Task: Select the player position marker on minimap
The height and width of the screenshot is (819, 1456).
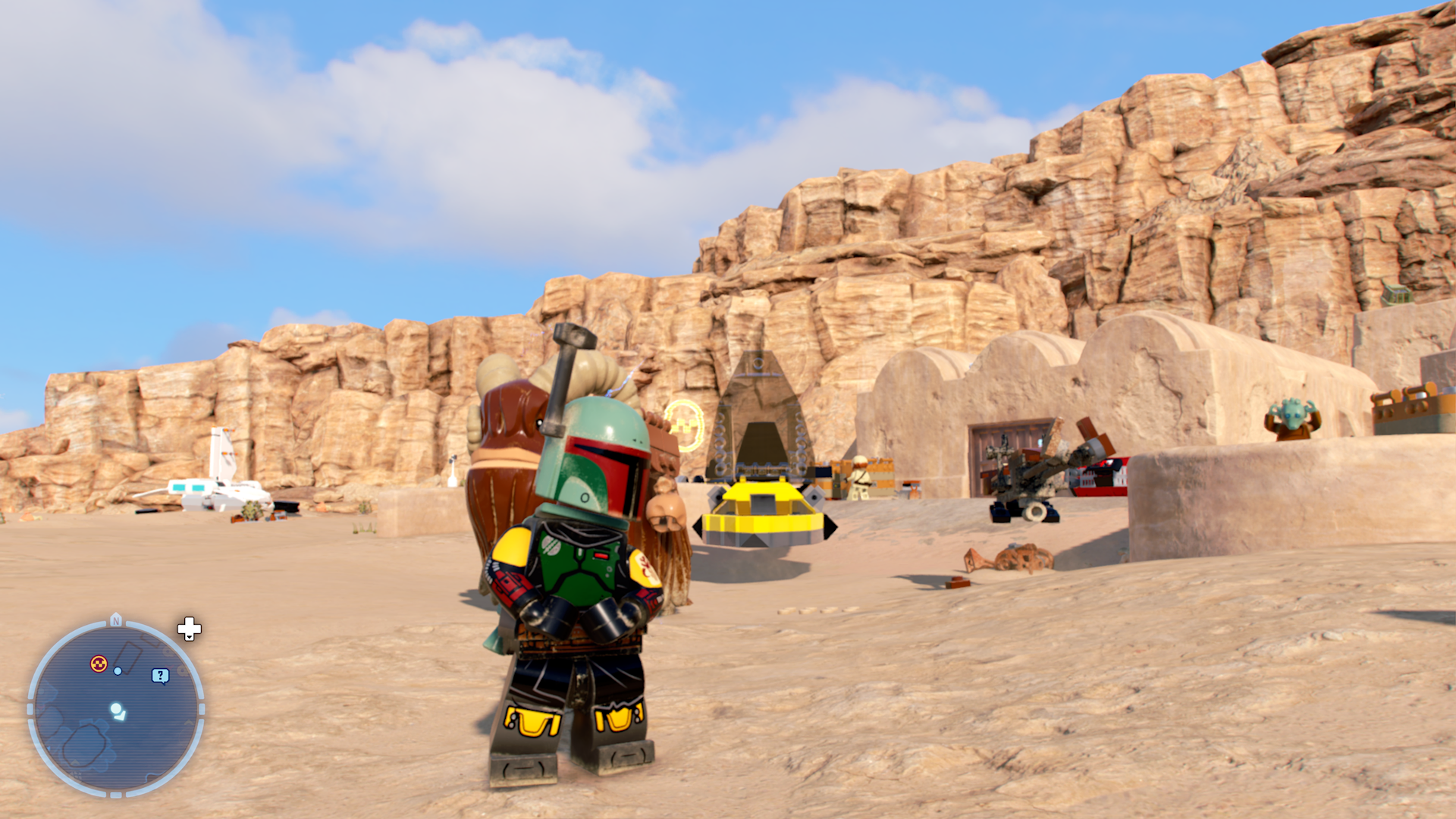Action: [x=118, y=711]
